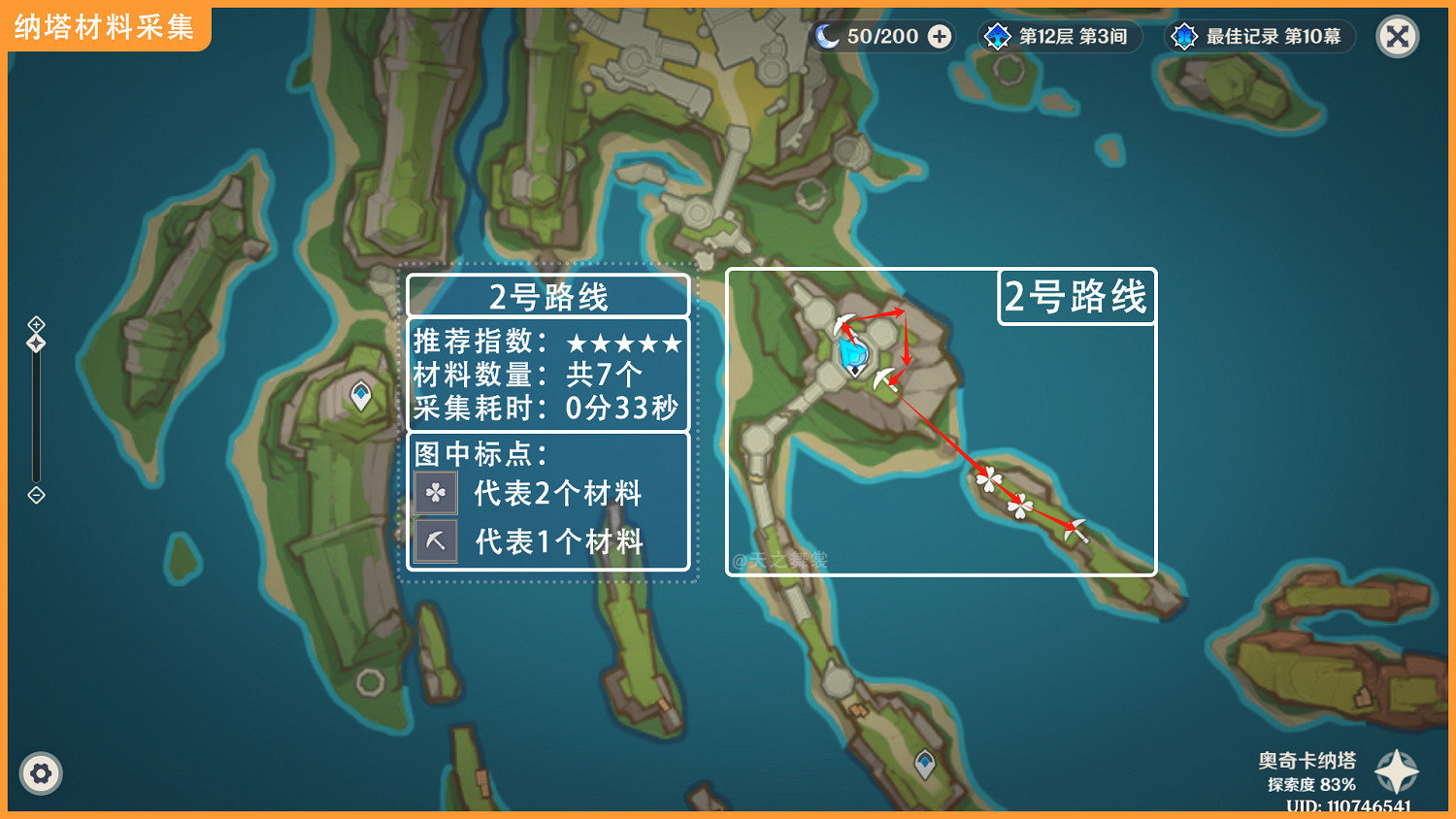Image resolution: width=1456 pixels, height=819 pixels.
Task: Click the Abyss star icon beside 最佳记录
Action: coord(1183,37)
